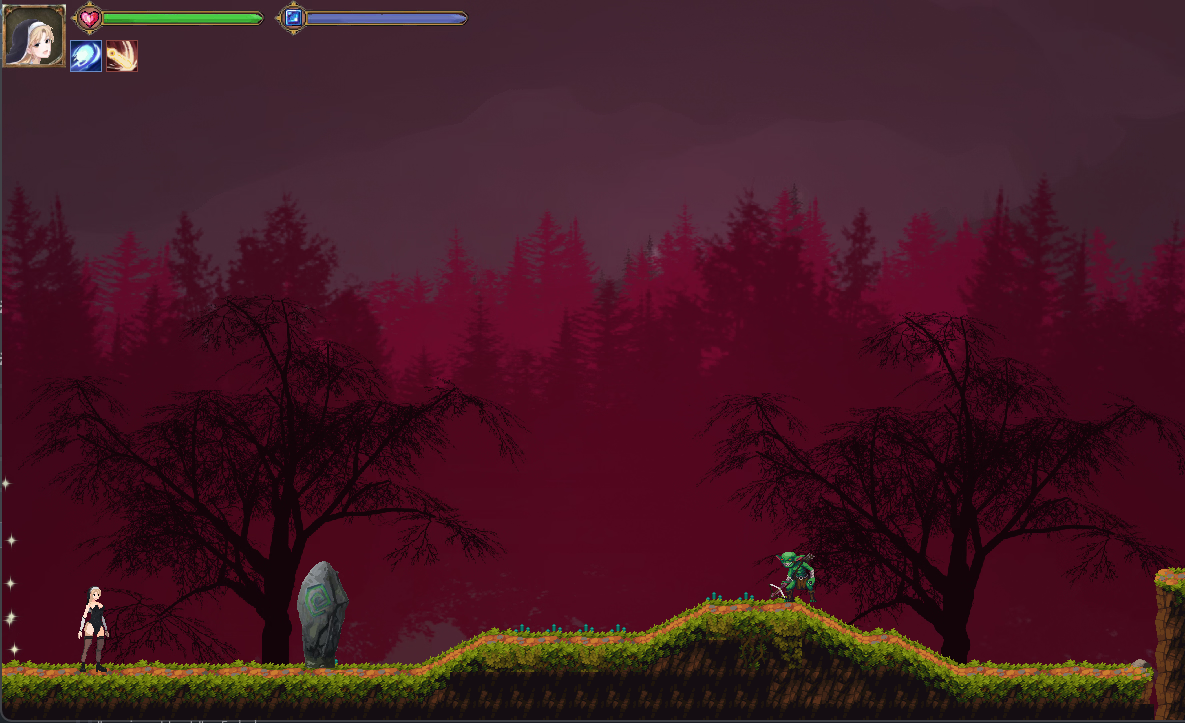Use the red fiery slash skill
This screenshot has width=1185, height=723.
coord(122,56)
